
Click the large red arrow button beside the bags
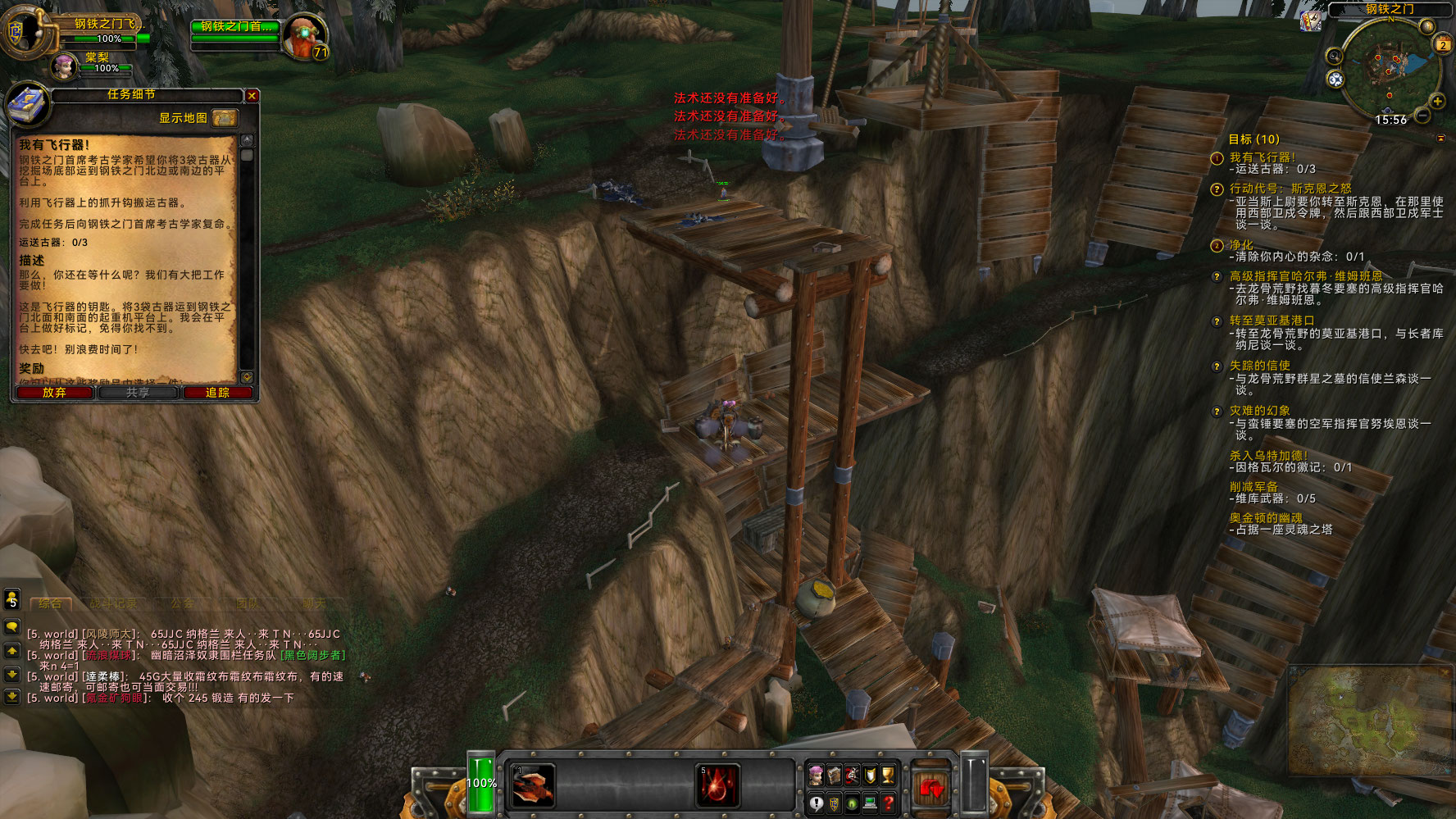click(930, 789)
